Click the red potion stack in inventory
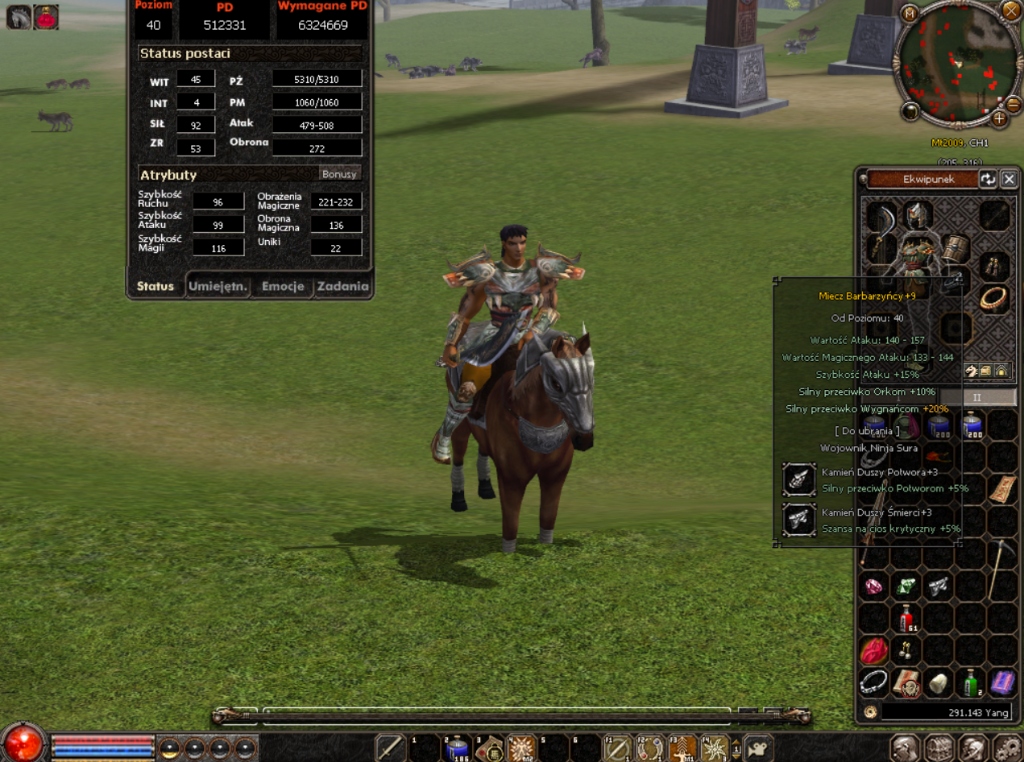This screenshot has height=762, width=1024. [906, 618]
